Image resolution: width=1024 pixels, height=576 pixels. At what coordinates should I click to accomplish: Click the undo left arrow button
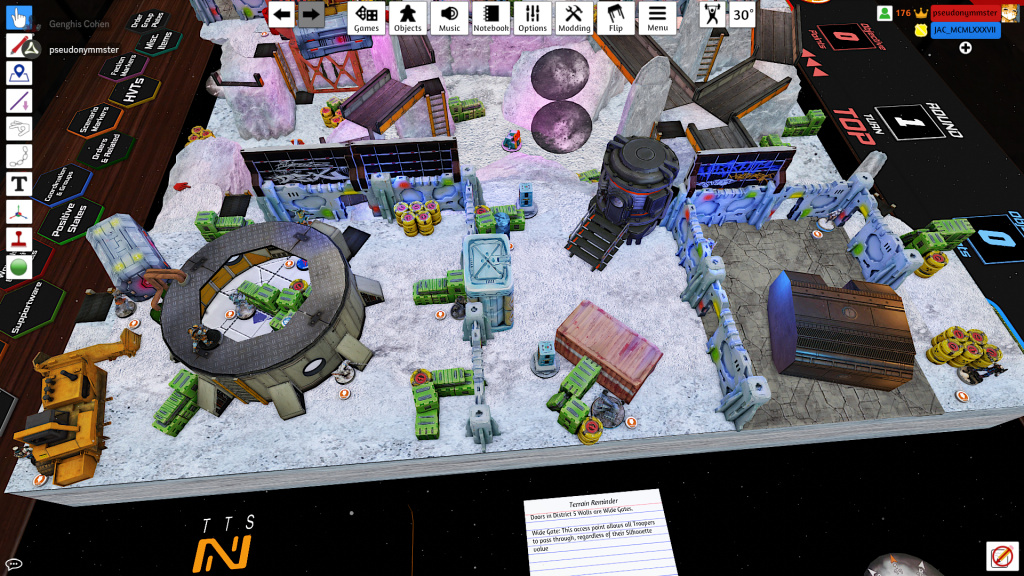click(x=282, y=14)
